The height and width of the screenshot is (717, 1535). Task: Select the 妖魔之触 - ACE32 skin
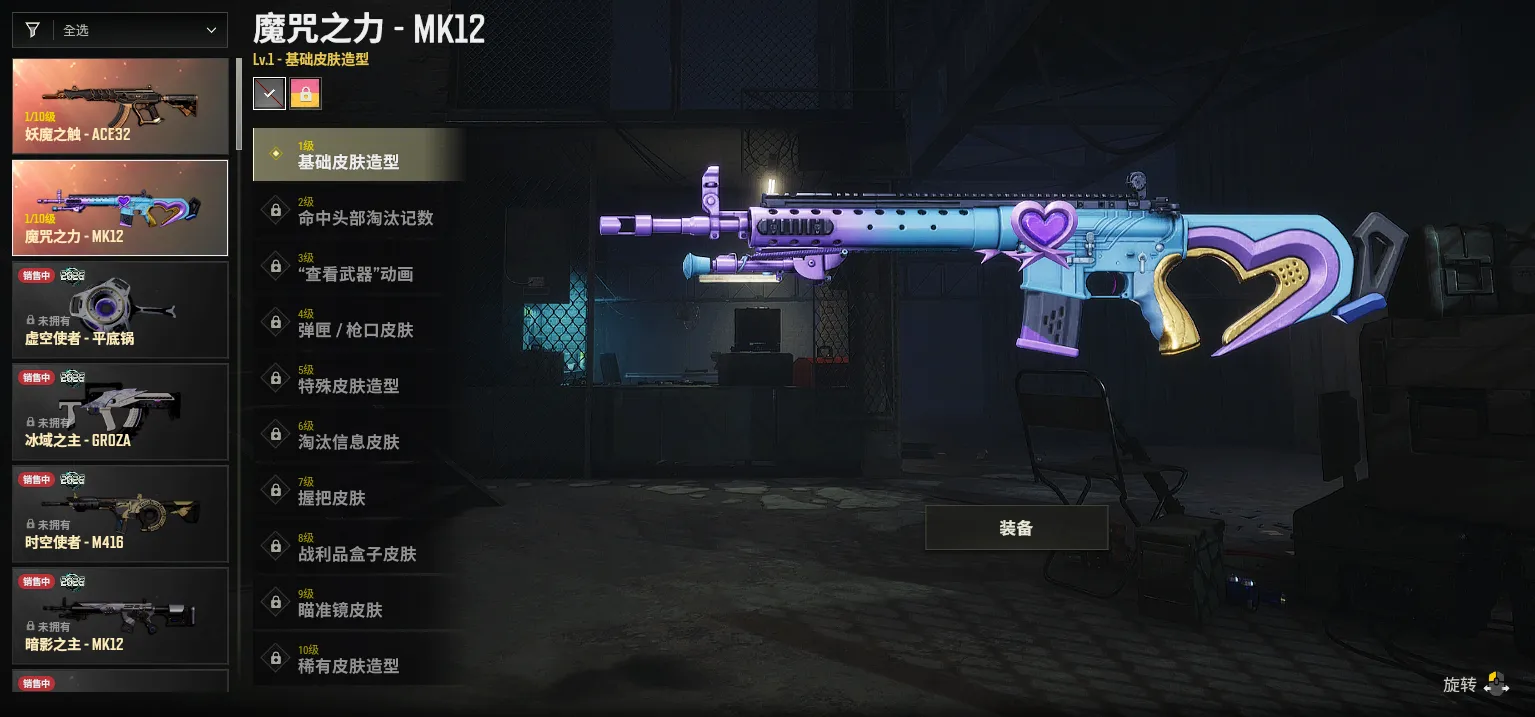tap(120, 106)
